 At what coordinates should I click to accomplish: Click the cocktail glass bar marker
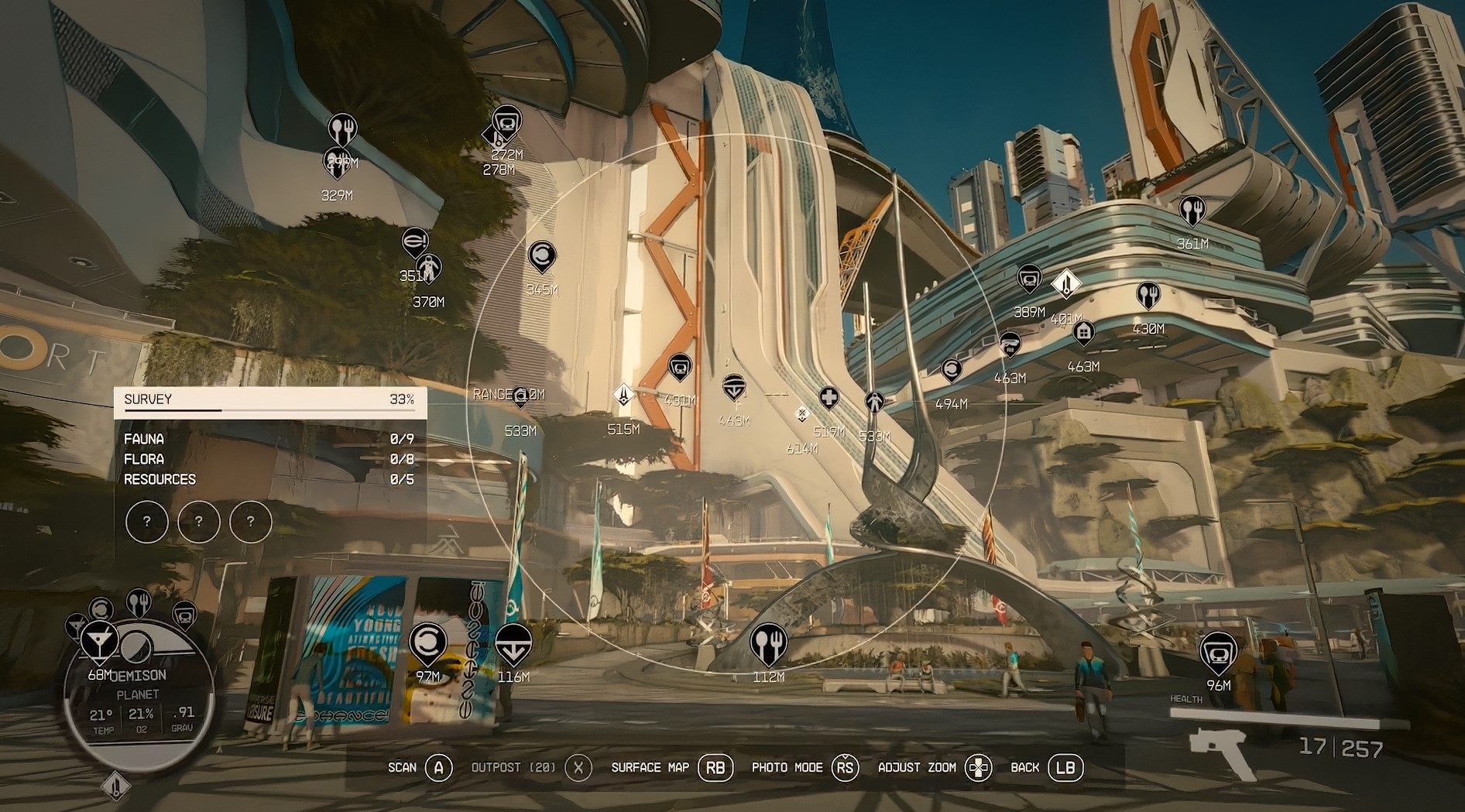100,641
